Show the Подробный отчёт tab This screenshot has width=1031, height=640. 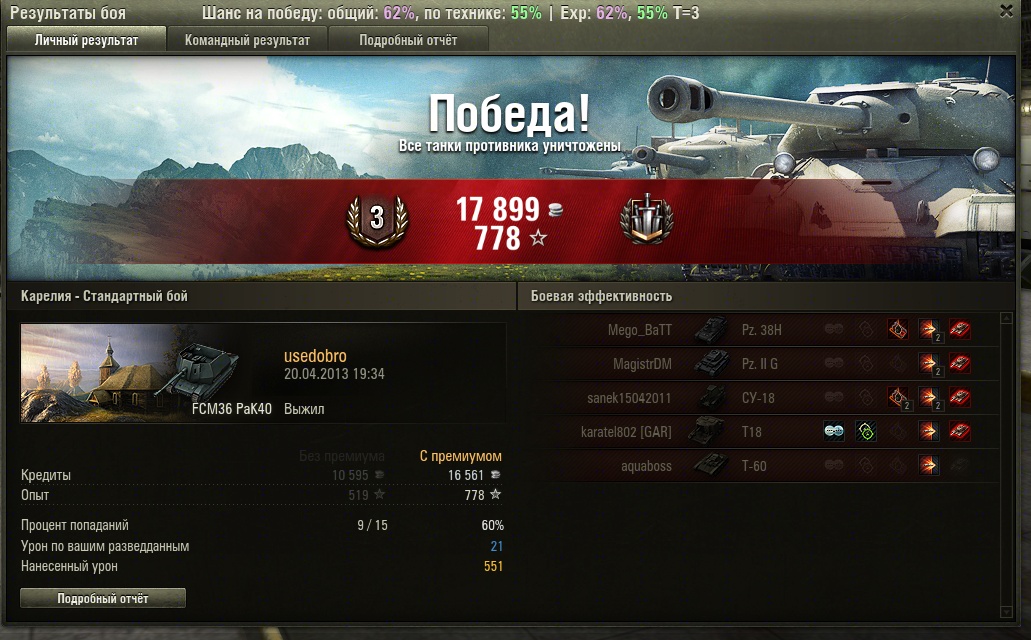click(408, 40)
